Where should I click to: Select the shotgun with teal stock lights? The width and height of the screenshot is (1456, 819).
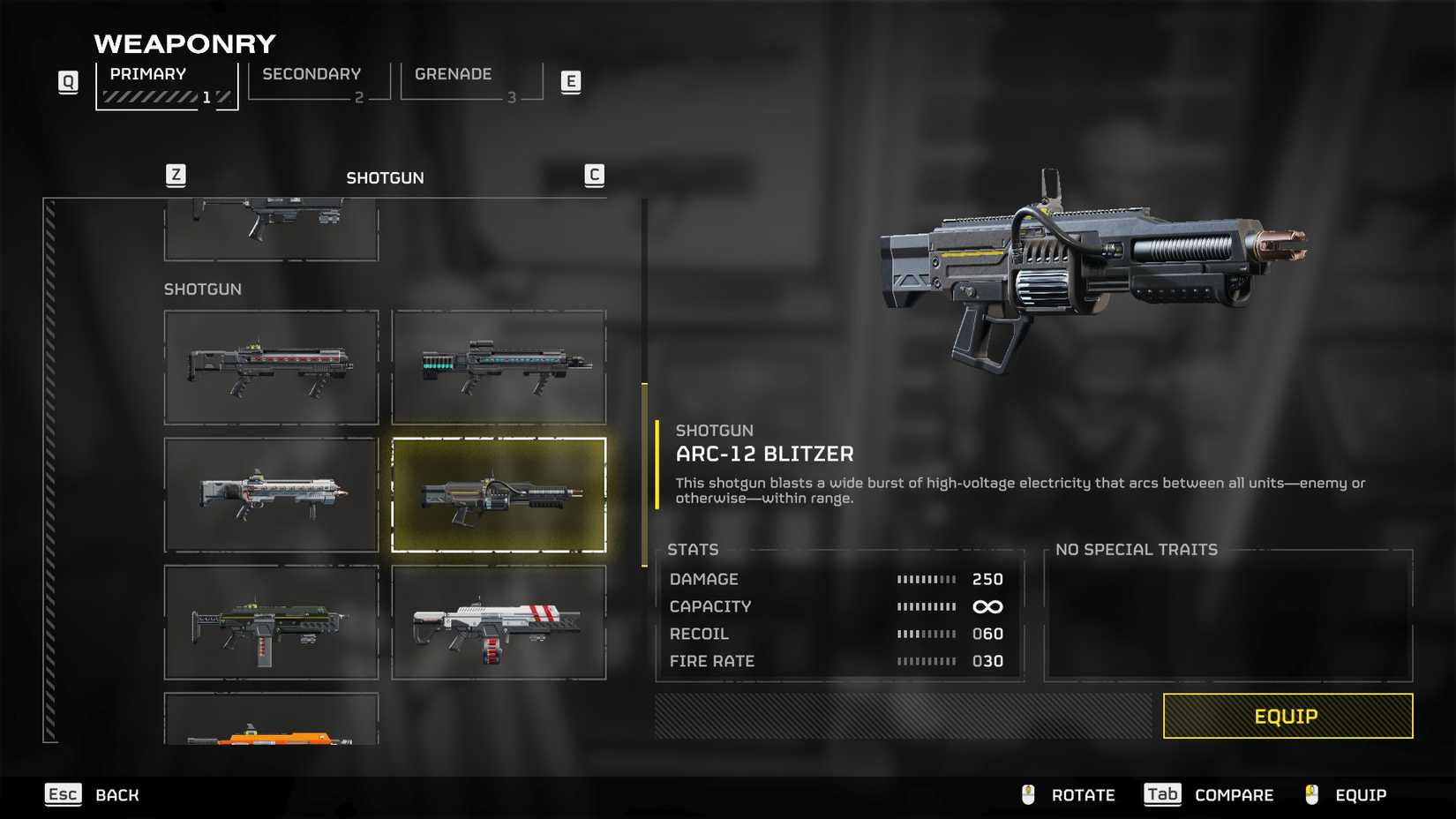click(499, 367)
